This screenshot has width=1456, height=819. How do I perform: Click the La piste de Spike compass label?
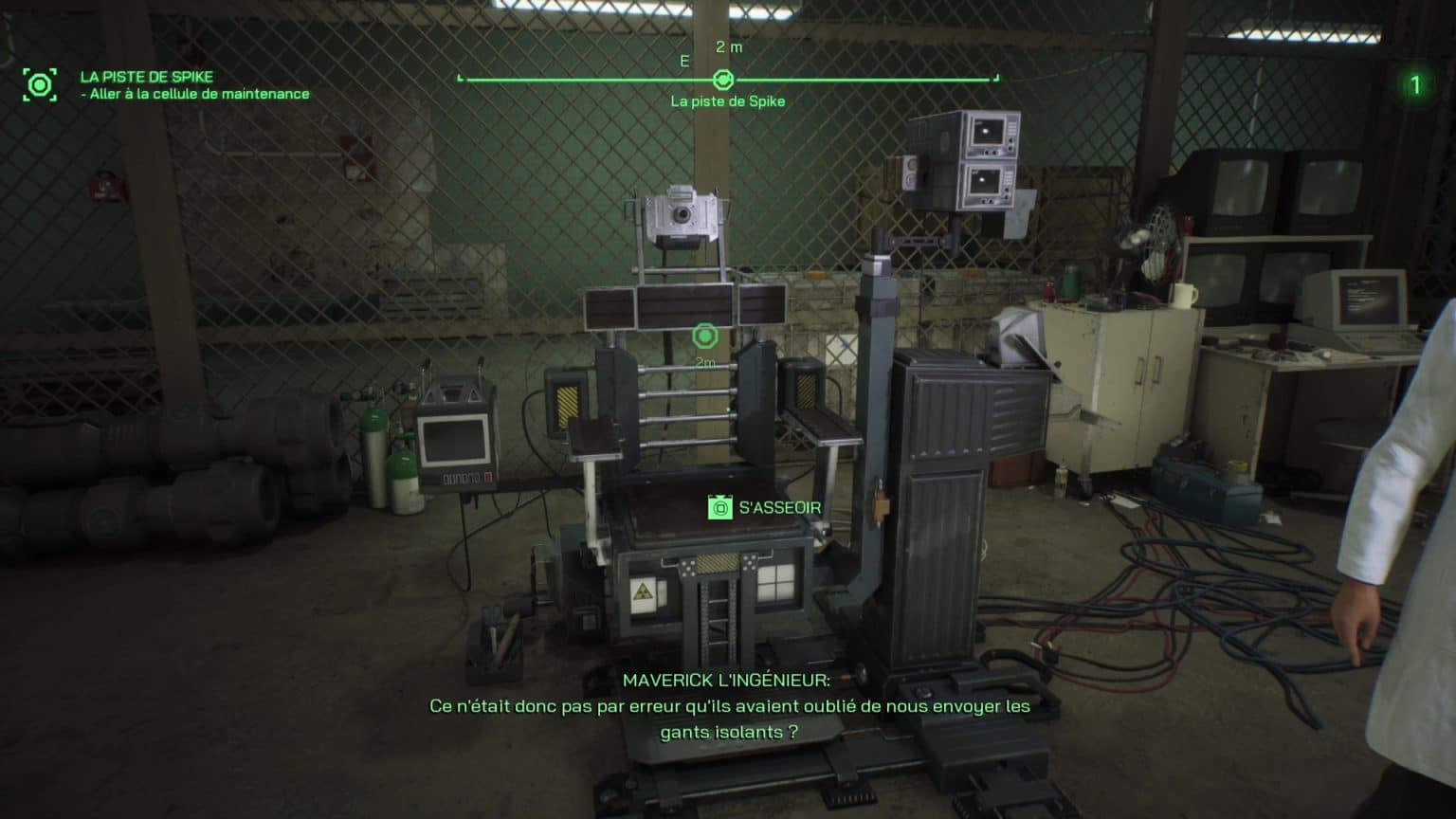(728, 101)
